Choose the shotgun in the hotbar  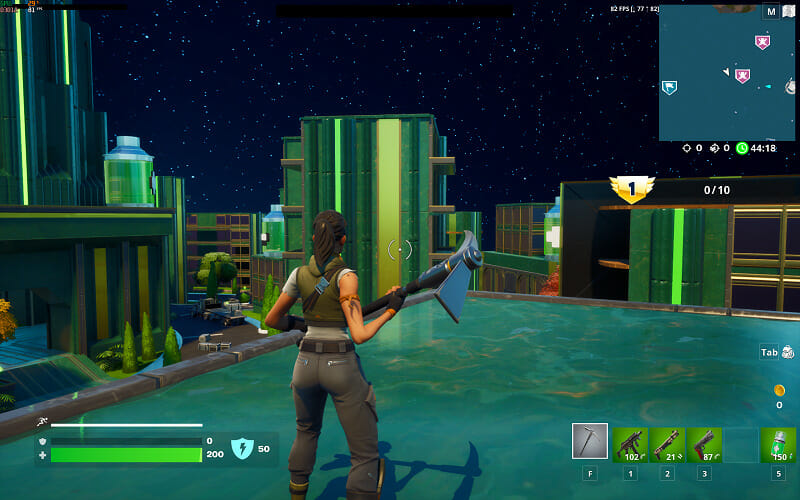[x=667, y=444]
